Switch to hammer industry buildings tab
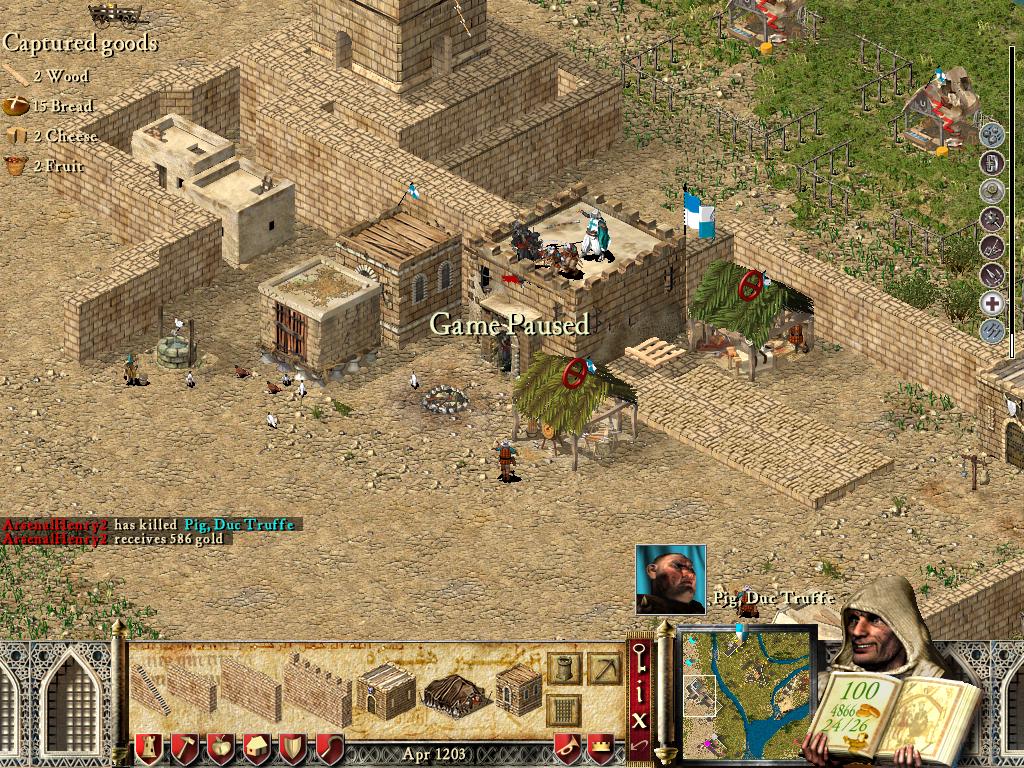This screenshot has height=768, width=1024. [185, 748]
